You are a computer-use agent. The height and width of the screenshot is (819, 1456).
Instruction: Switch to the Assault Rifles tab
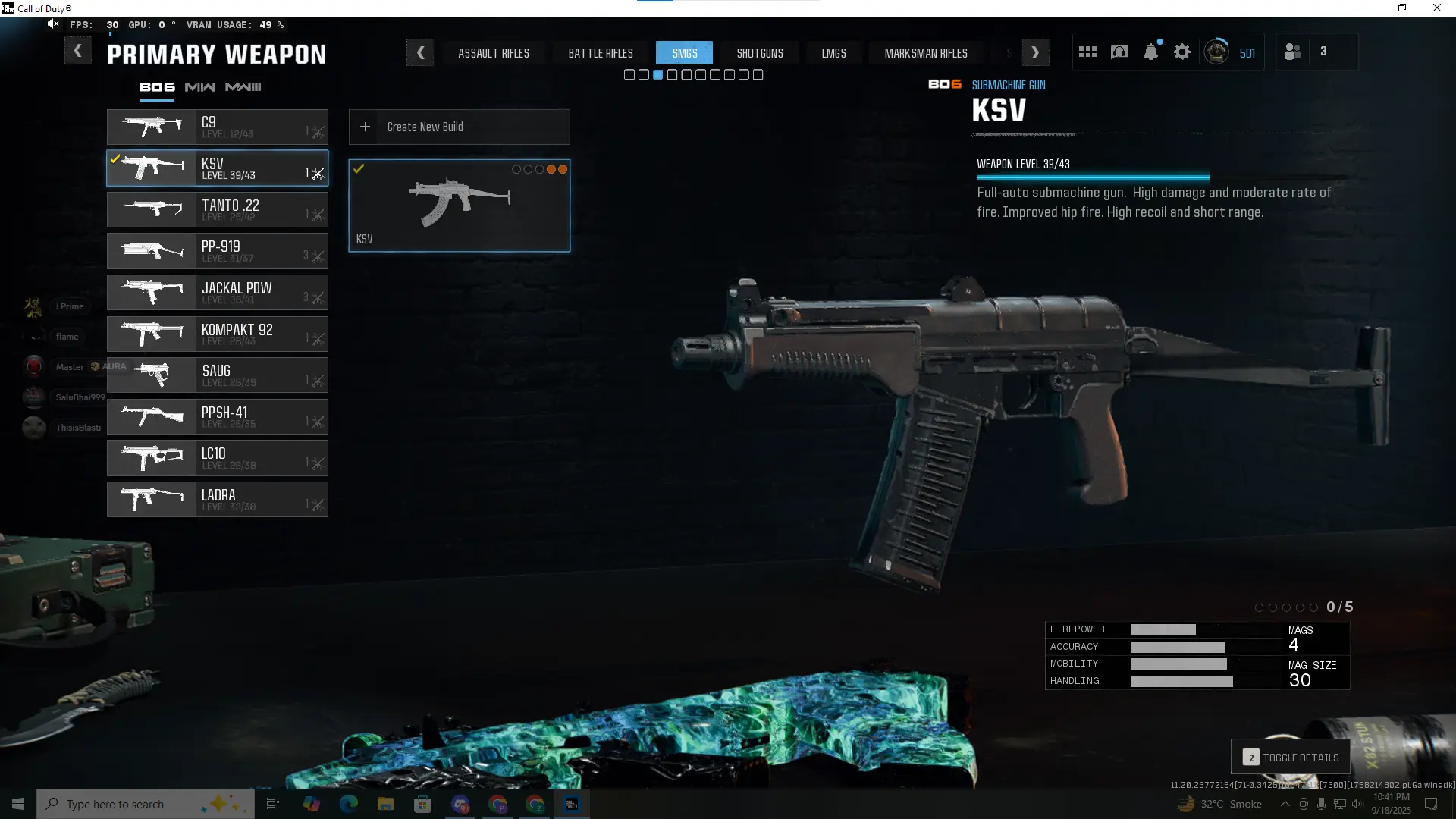tap(493, 53)
